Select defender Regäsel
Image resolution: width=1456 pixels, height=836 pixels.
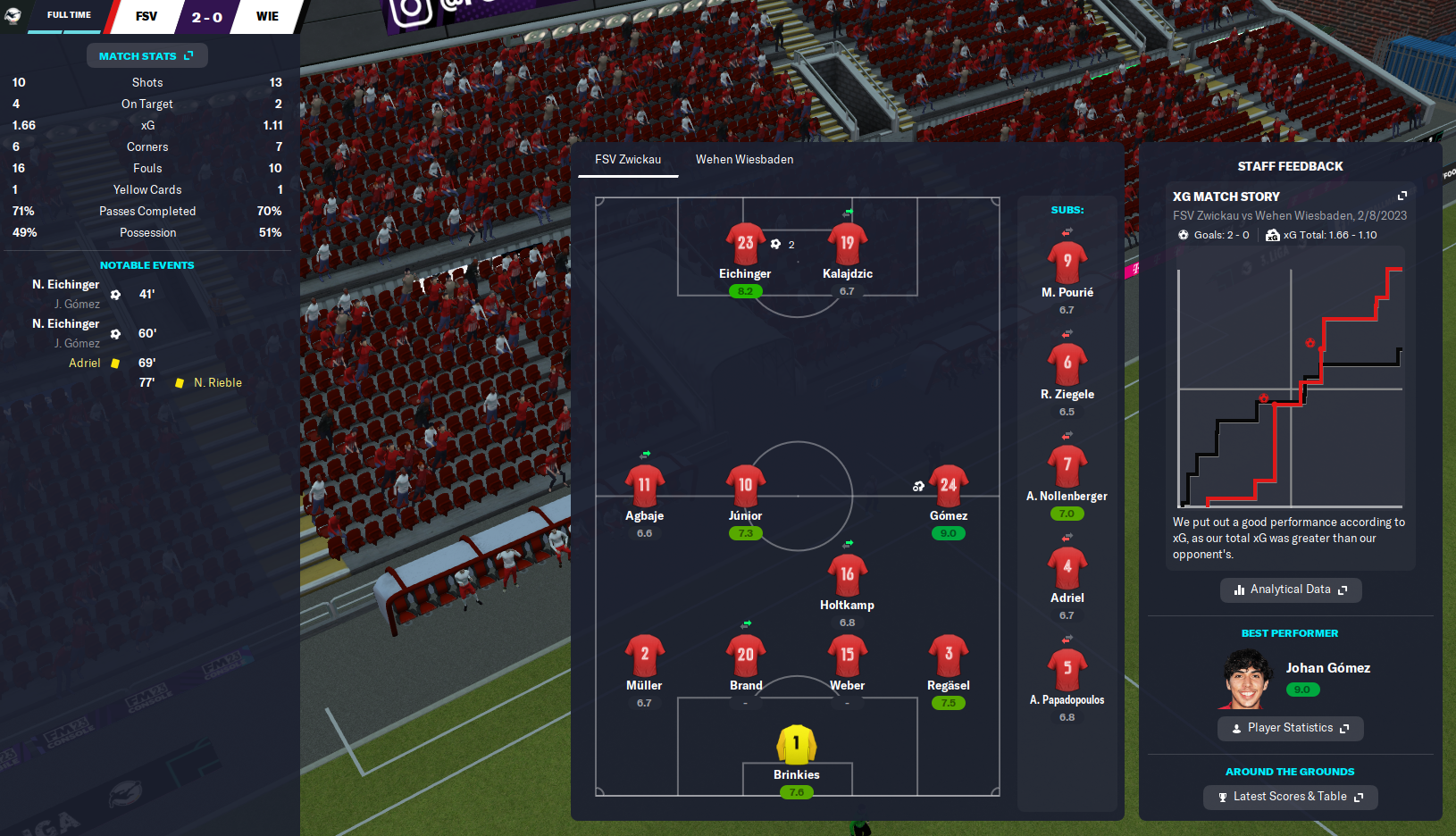pos(948,656)
